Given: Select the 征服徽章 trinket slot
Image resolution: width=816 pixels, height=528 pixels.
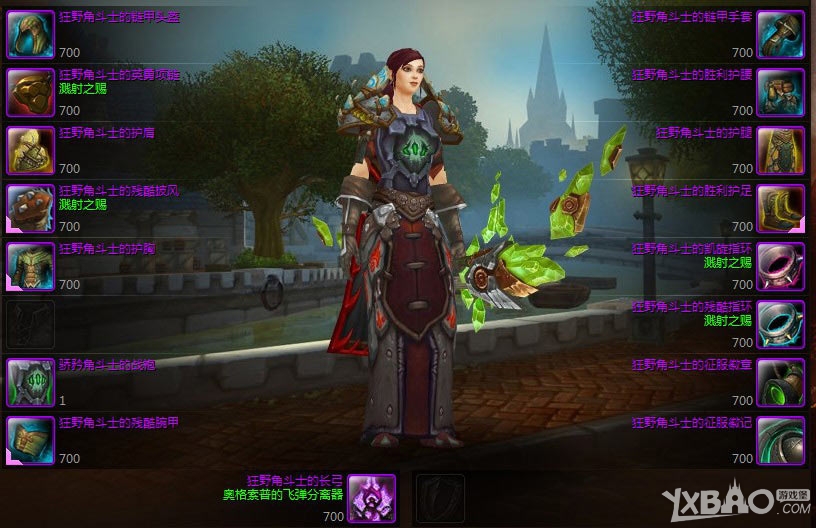Looking at the screenshot, I should point(780,381).
